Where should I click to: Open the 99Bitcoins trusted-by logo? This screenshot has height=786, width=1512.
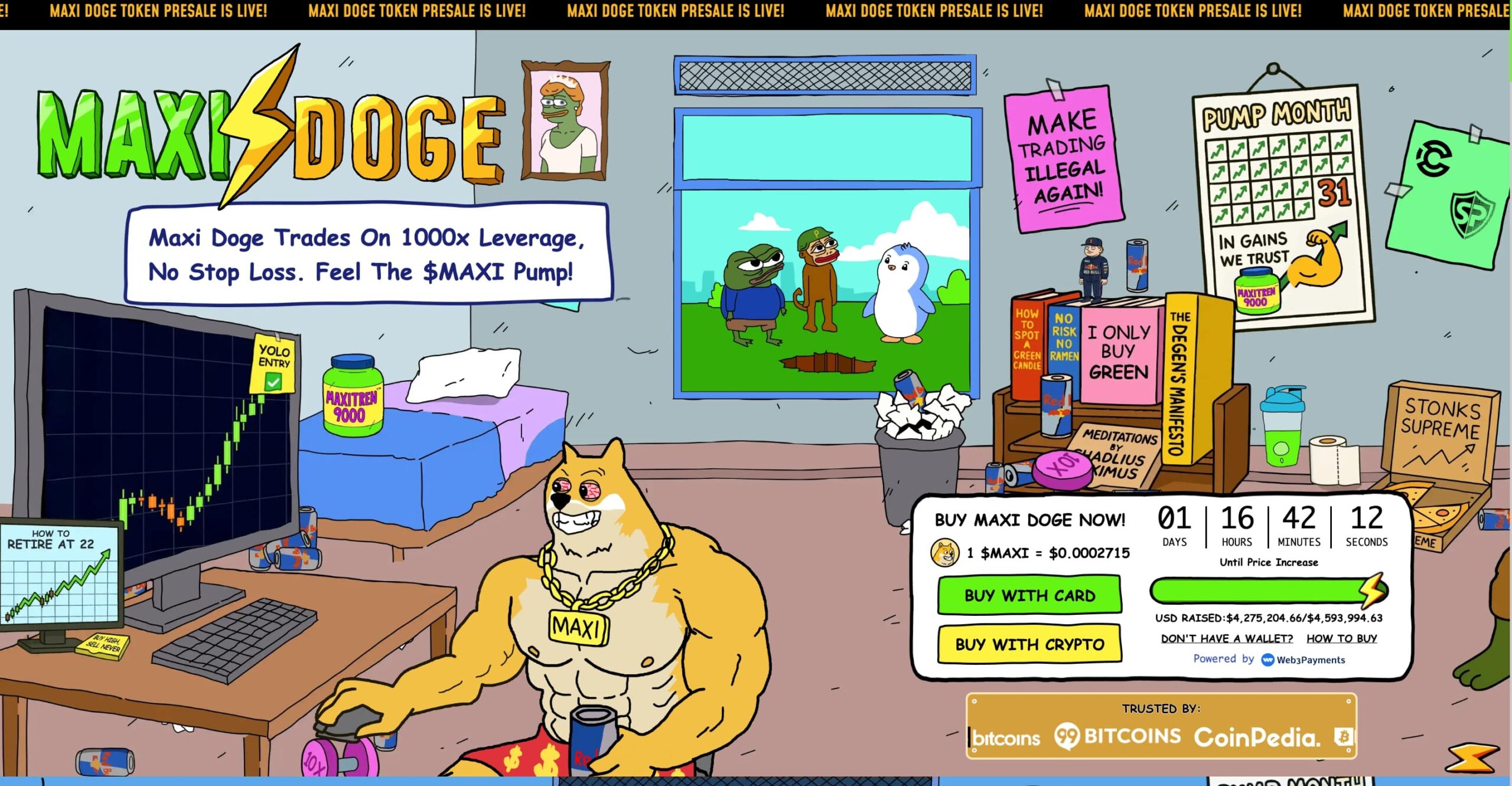point(1117,736)
